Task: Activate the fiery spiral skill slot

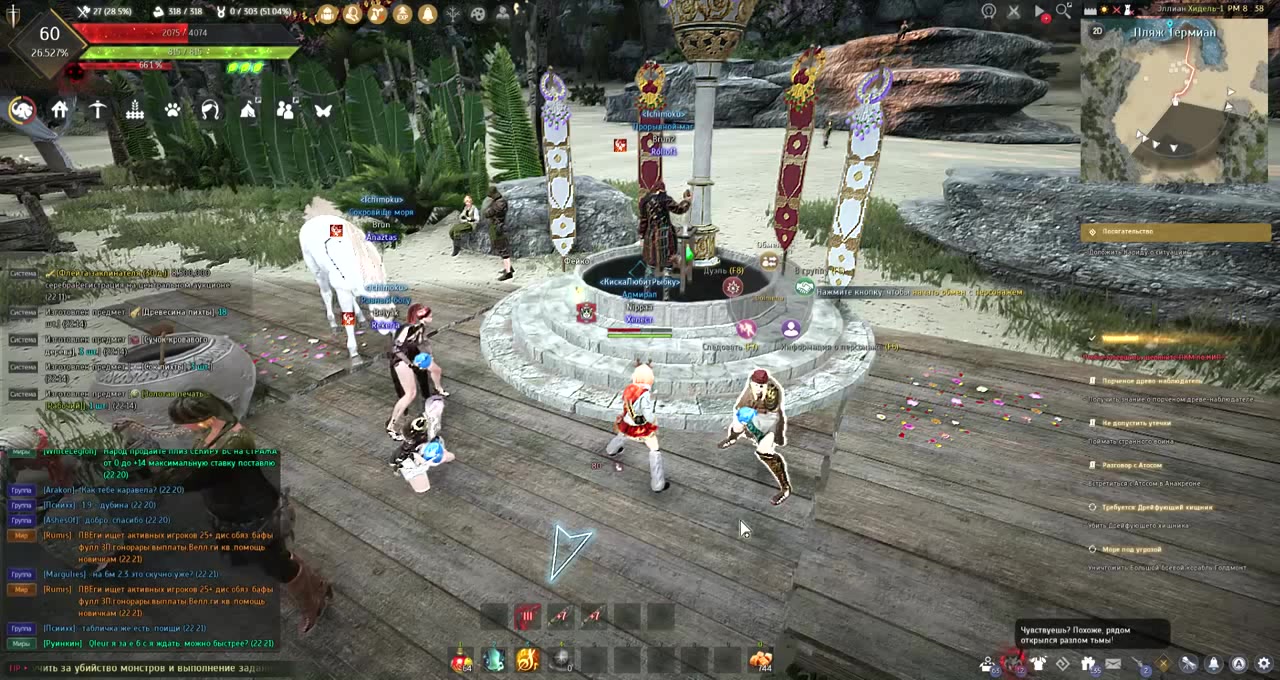Action: 528,660
